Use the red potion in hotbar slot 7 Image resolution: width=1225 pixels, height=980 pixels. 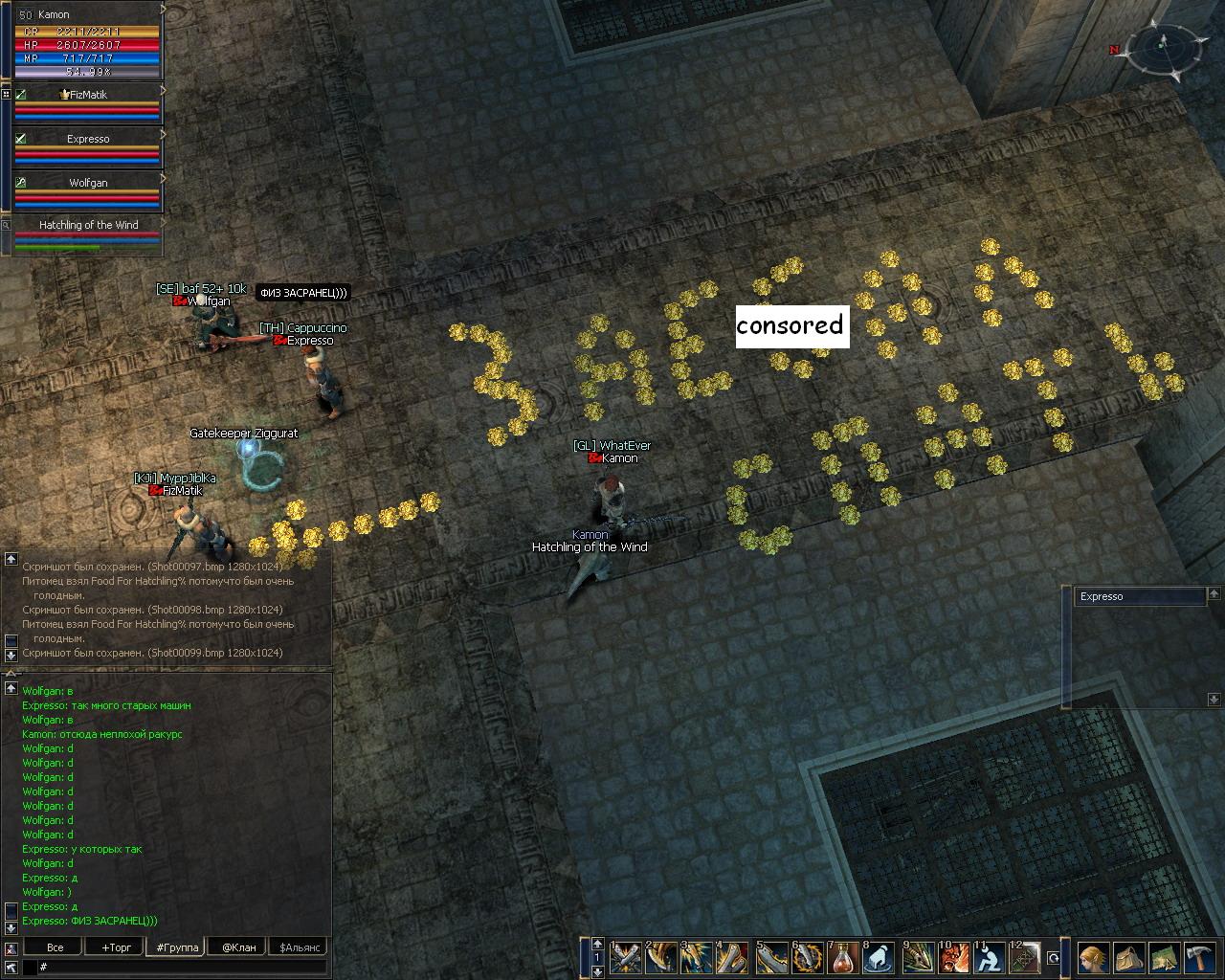pyautogui.click(x=843, y=957)
